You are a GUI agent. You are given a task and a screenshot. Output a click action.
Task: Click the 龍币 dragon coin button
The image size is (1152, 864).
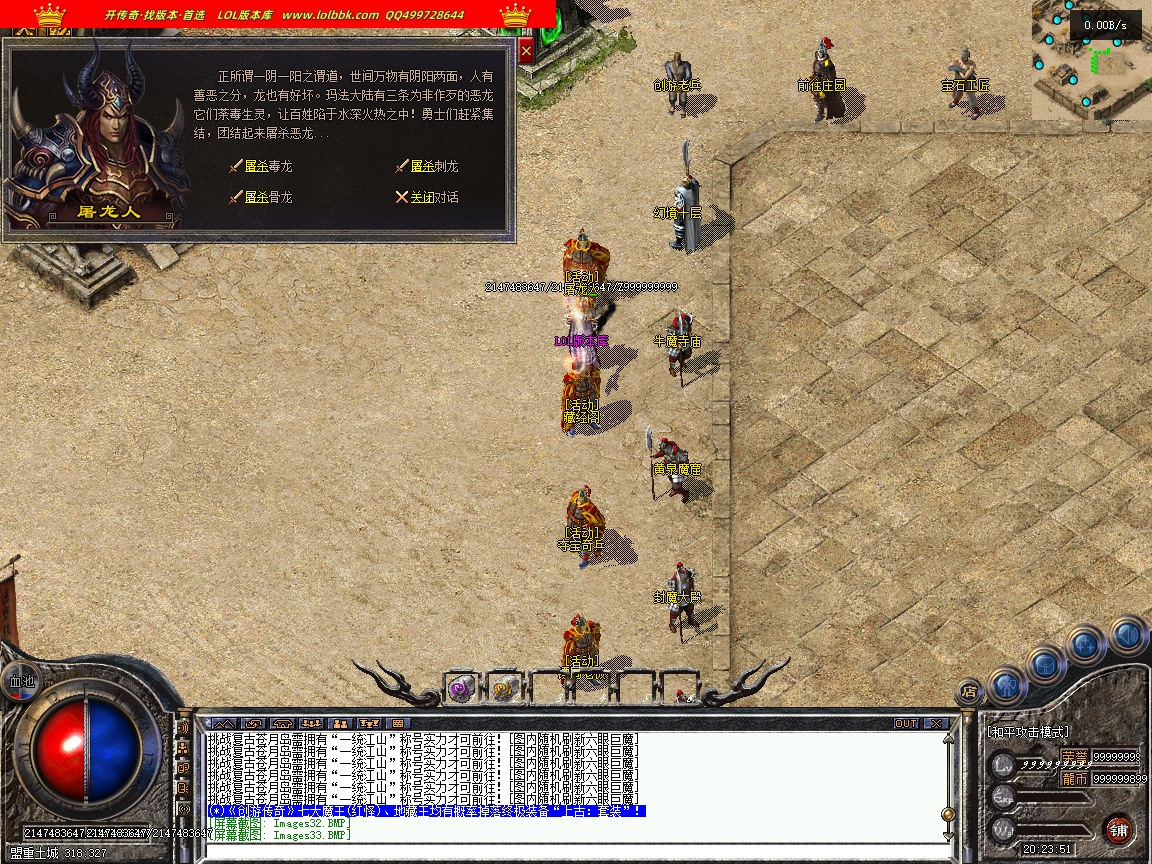click(1074, 778)
